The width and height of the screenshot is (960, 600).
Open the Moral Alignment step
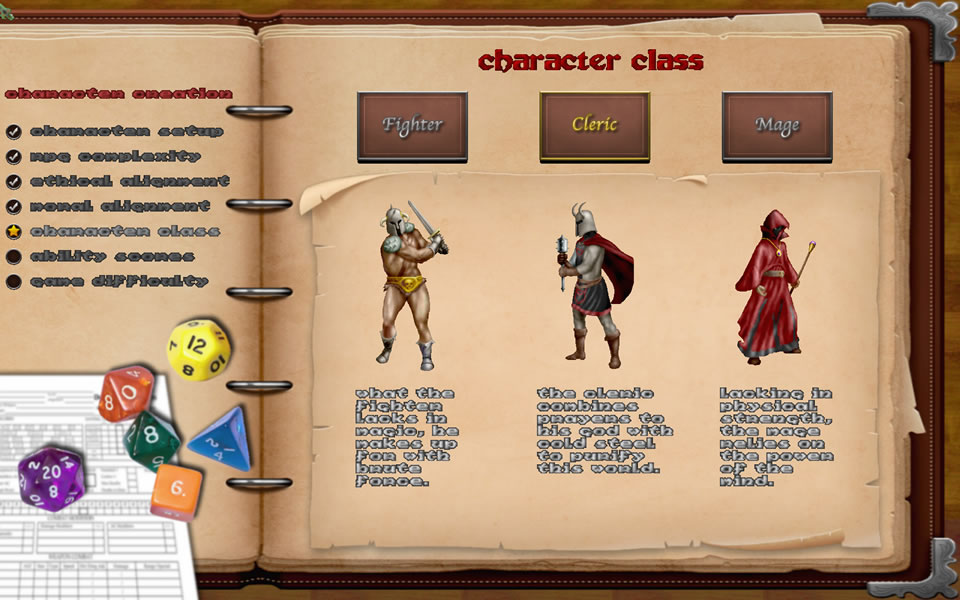click(119, 206)
